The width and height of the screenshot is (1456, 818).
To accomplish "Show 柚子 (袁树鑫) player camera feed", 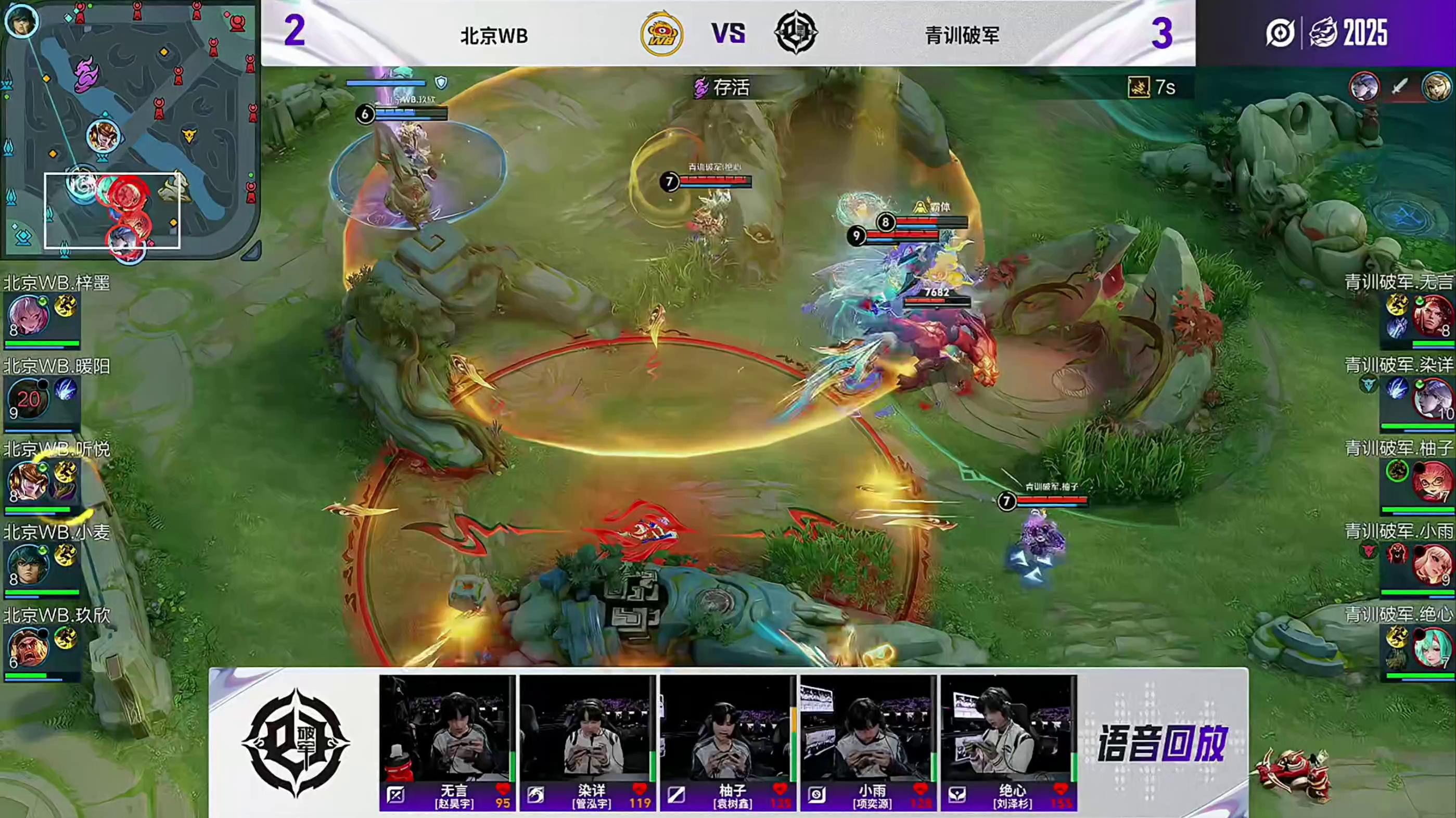I will click(x=727, y=729).
